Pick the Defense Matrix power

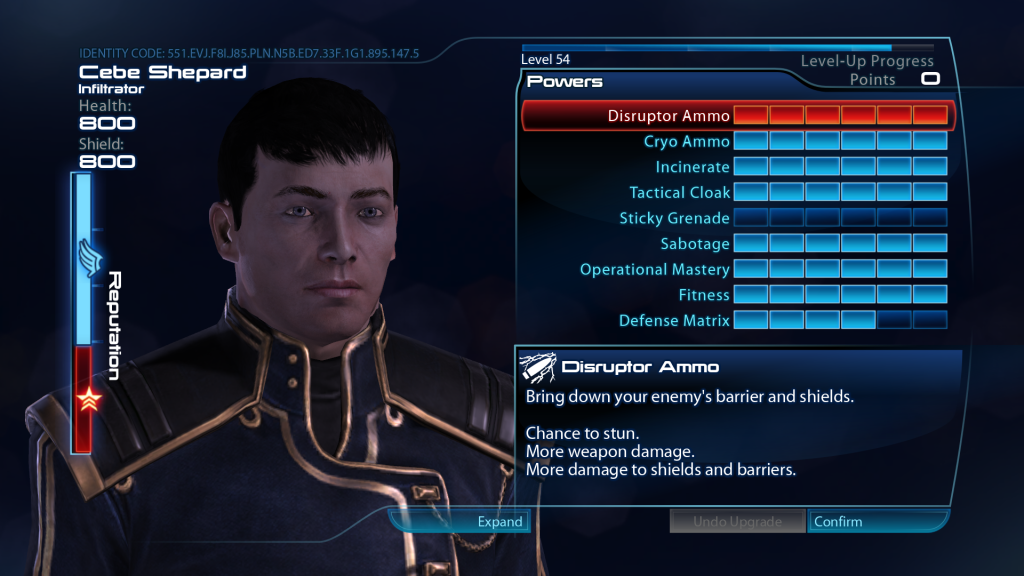[x=674, y=321]
